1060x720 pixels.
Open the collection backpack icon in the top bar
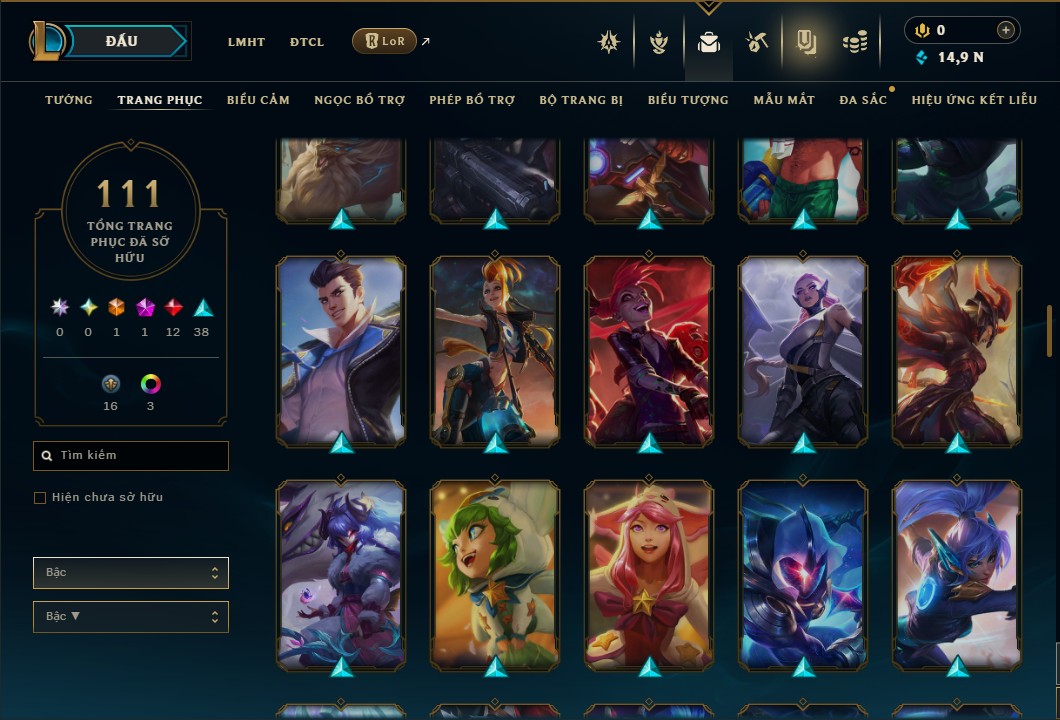coord(709,42)
